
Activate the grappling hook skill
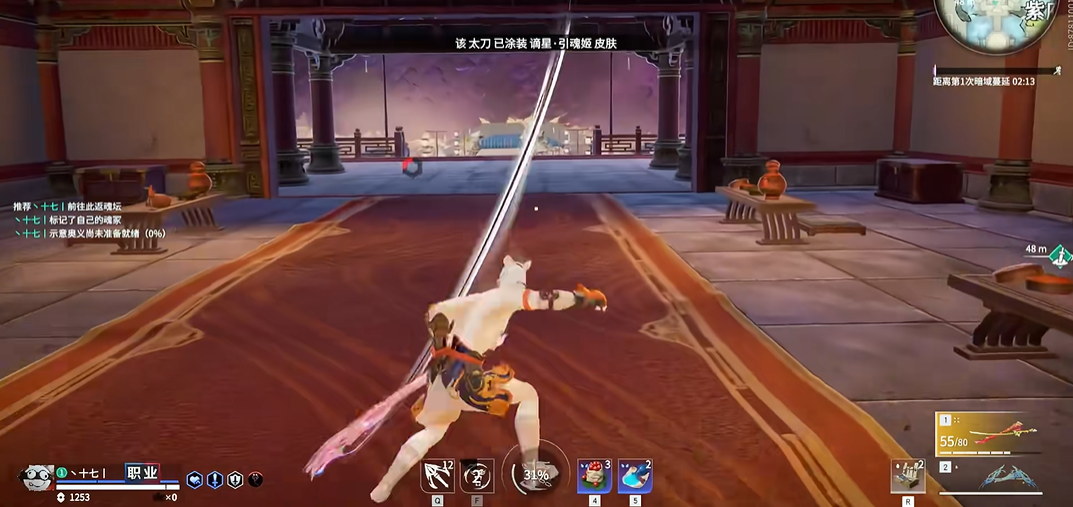point(438,475)
